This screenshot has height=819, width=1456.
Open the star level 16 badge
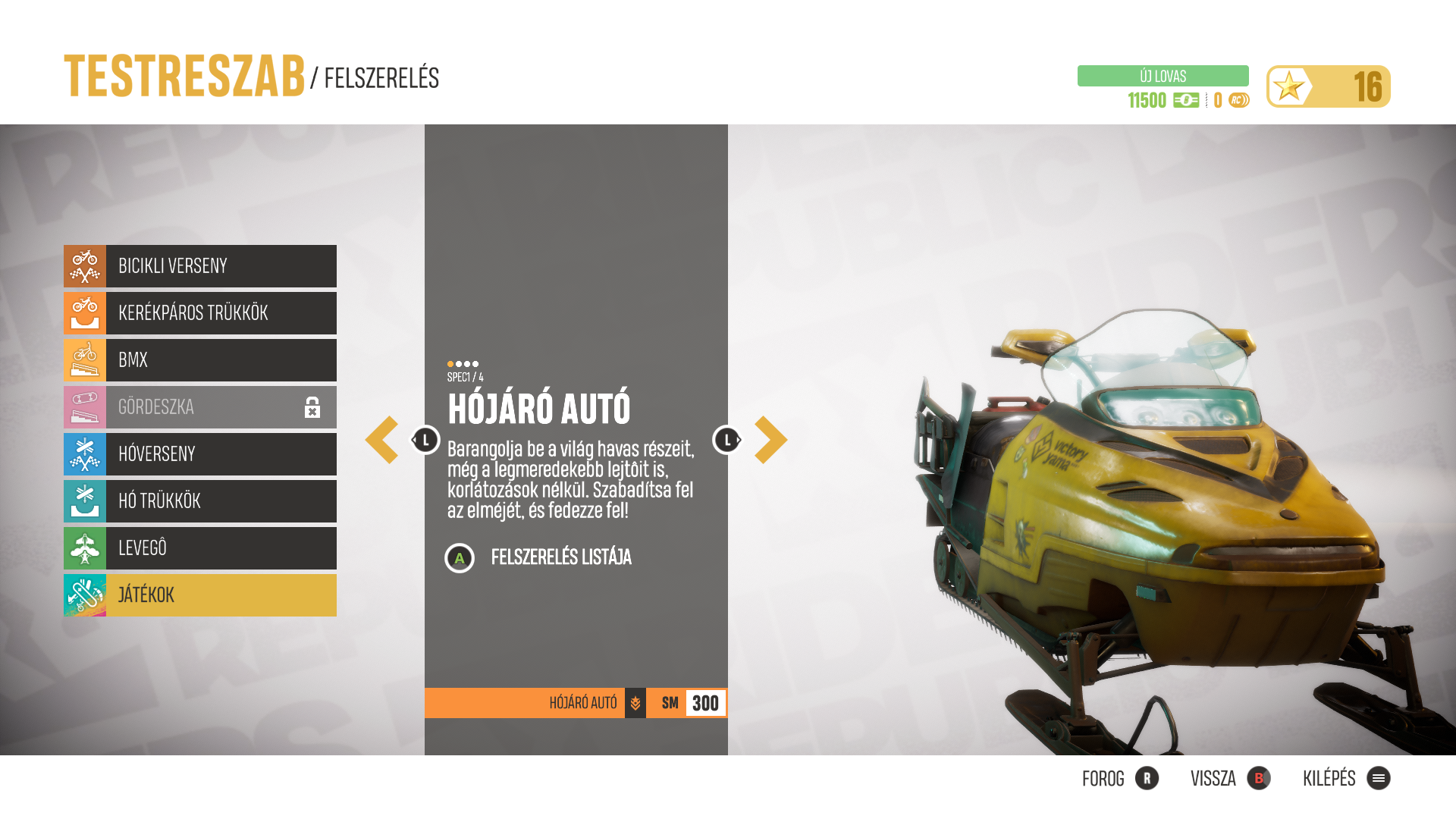click(x=1328, y=86)
